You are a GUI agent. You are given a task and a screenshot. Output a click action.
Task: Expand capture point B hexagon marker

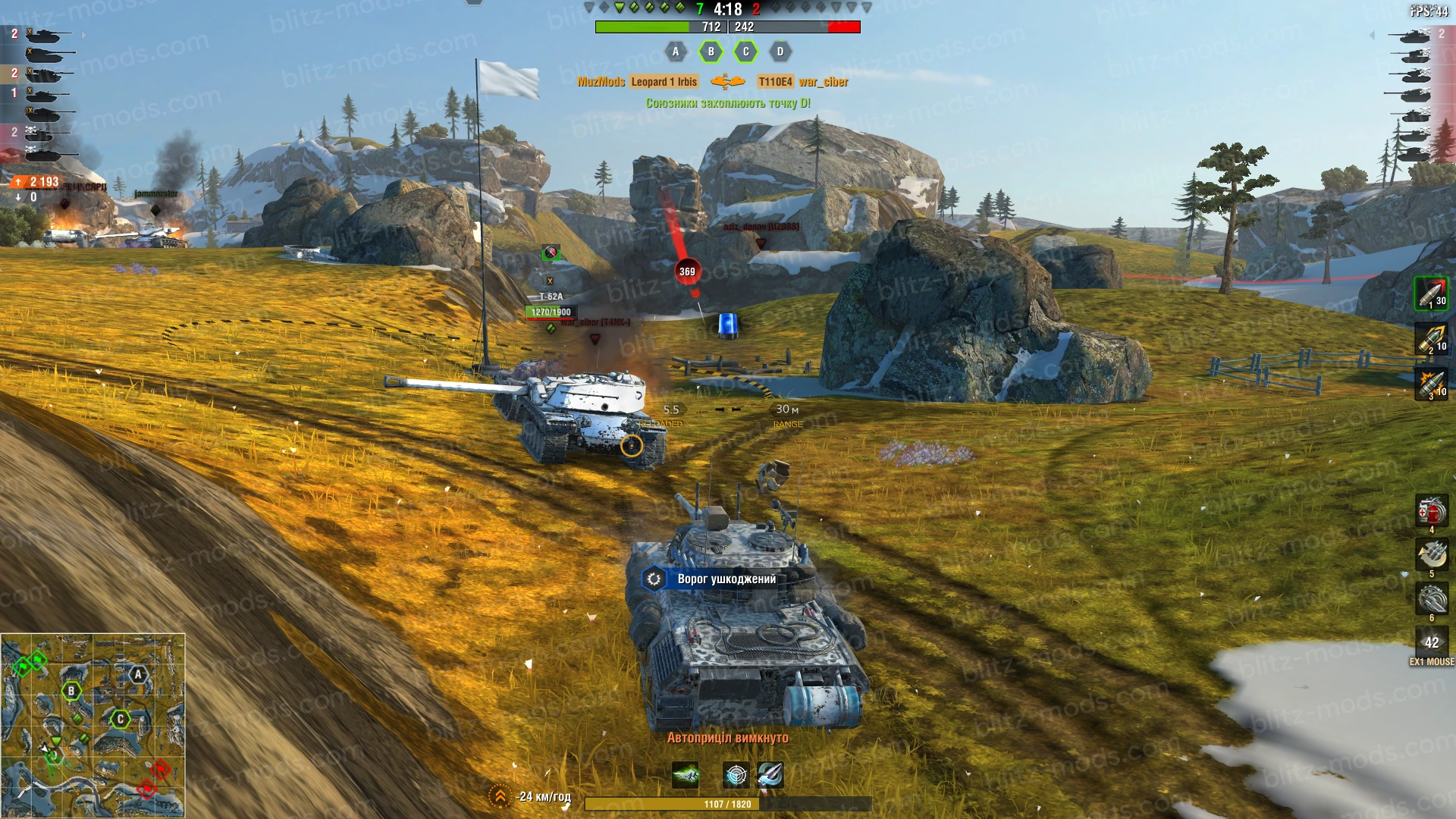pyautogui.click(x=710, y=52)
